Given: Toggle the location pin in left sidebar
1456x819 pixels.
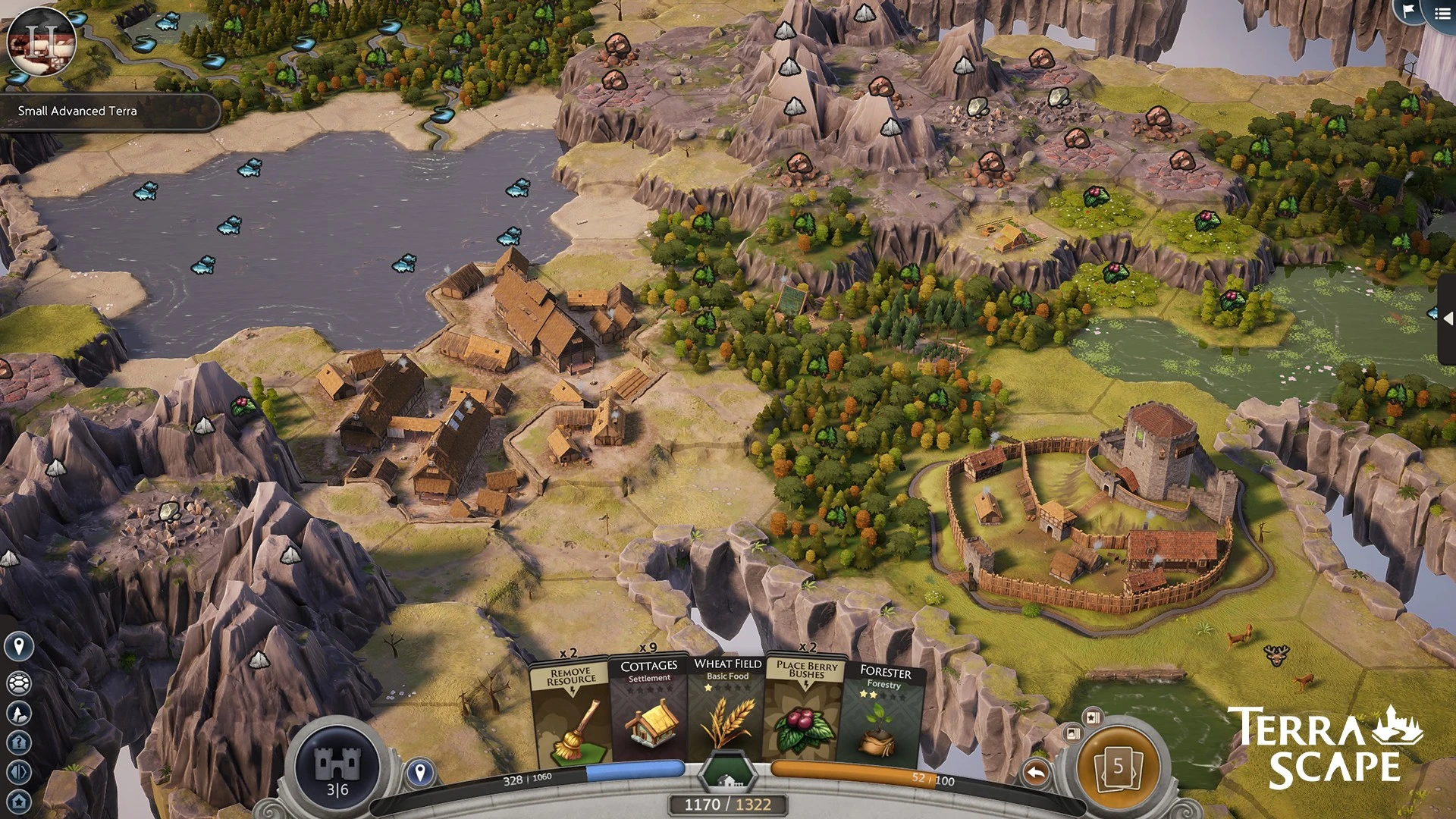Looking at the screenshot, I should 19,646.
